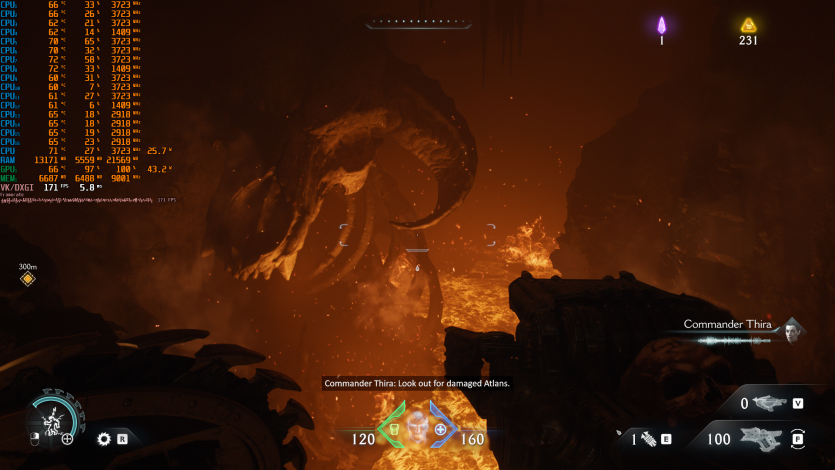Click the purple crystal currency icon
Viewport: 835px width, 470px height.
click(661, 25)
